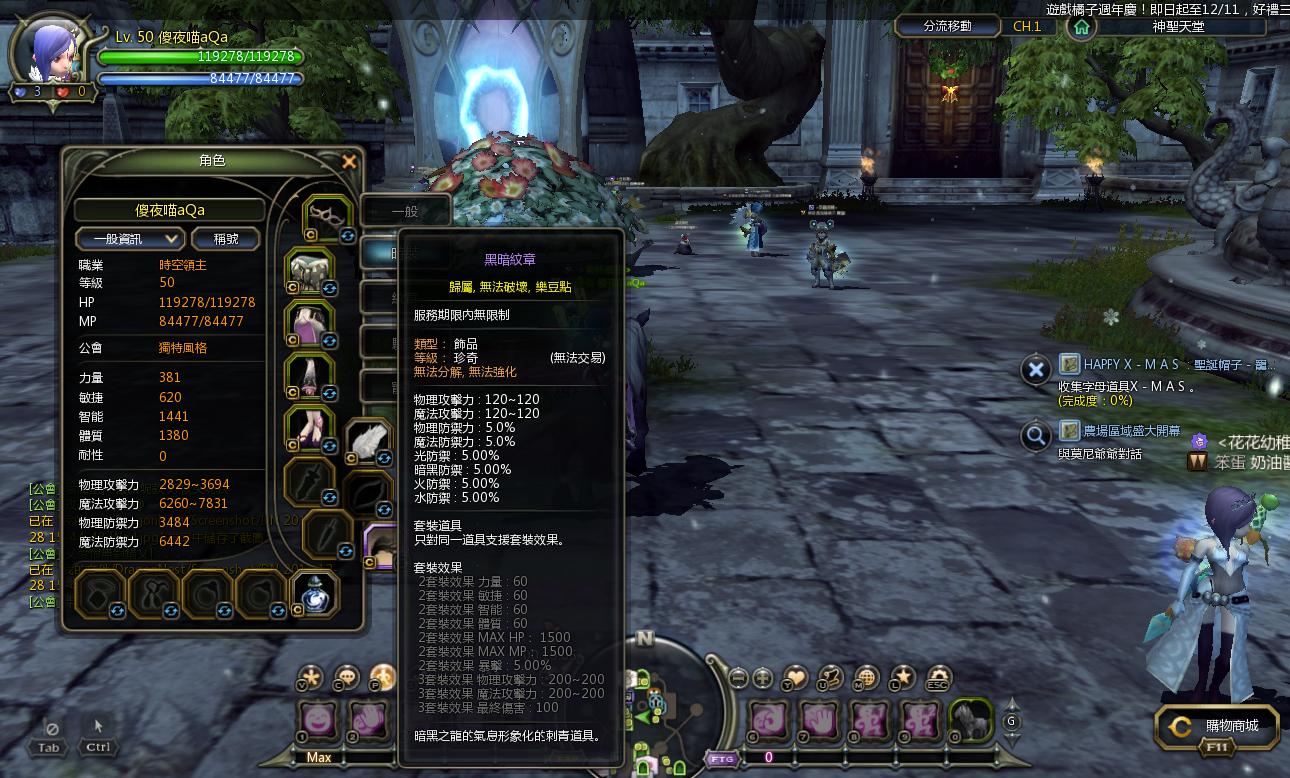Select the eye mask equipment slot
The height and width of the screenshot is (778, 1290).
[328, 214]
